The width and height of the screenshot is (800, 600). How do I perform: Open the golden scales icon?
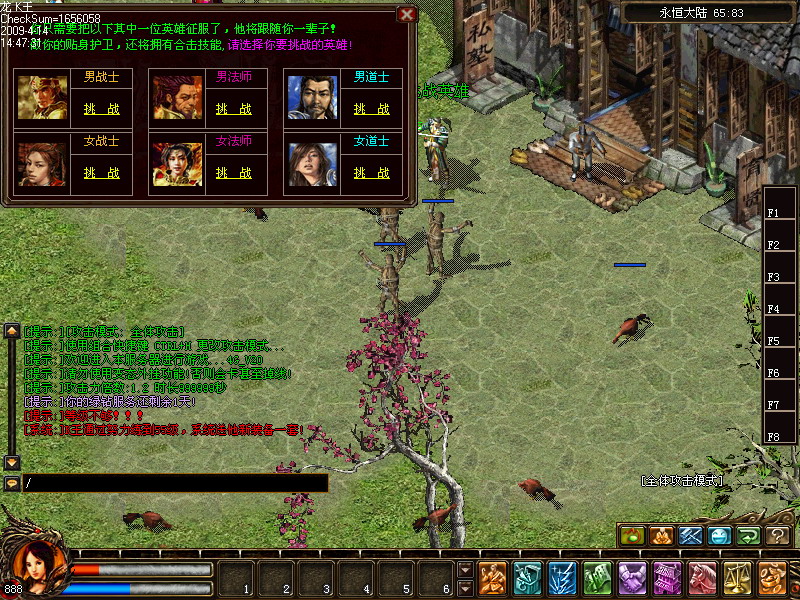tap(737, 578)
